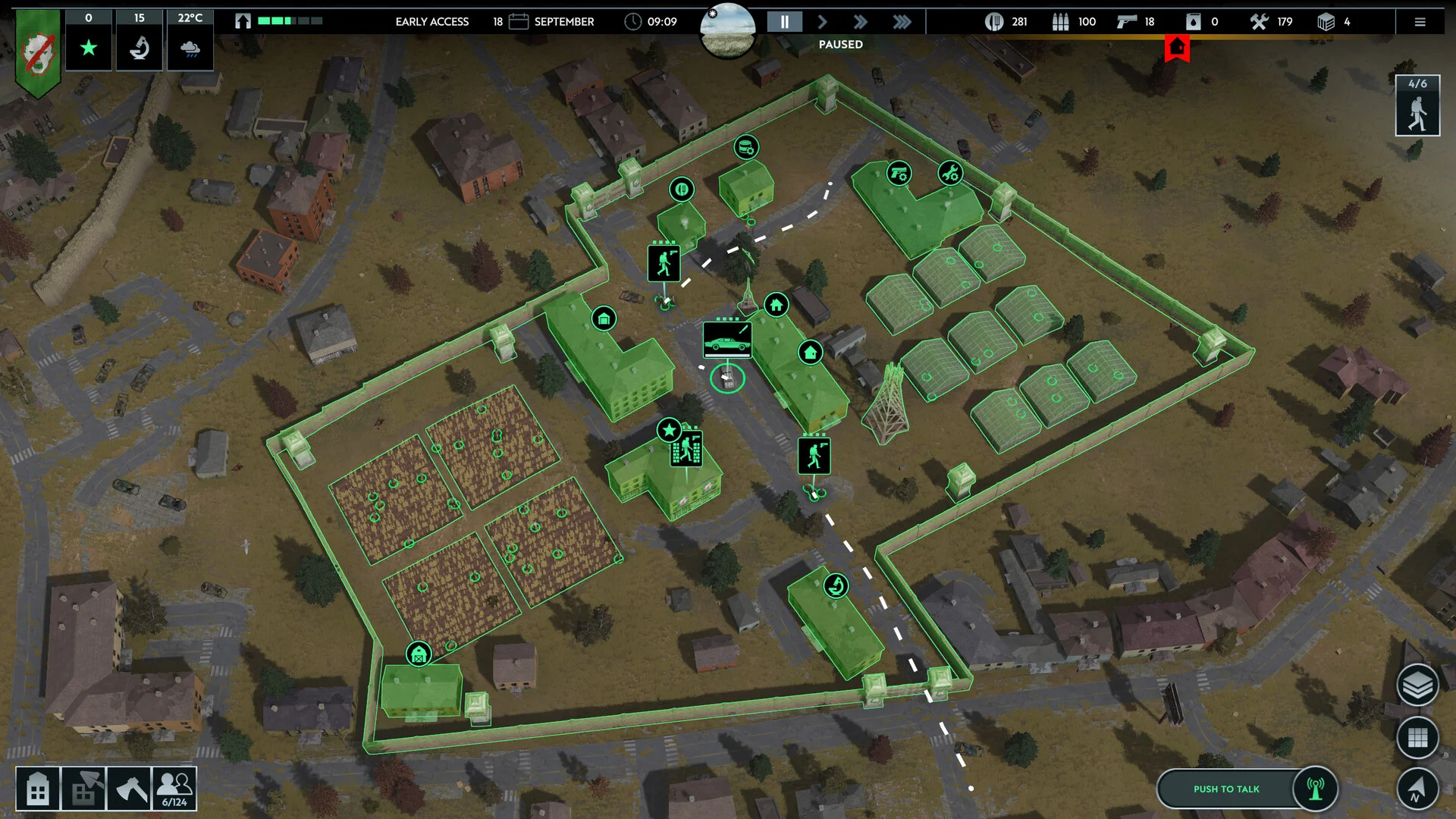This screenshot has height=819, width=1456.
Task: Toggle the grid overlay button
Action: [x=1417, y=737]
